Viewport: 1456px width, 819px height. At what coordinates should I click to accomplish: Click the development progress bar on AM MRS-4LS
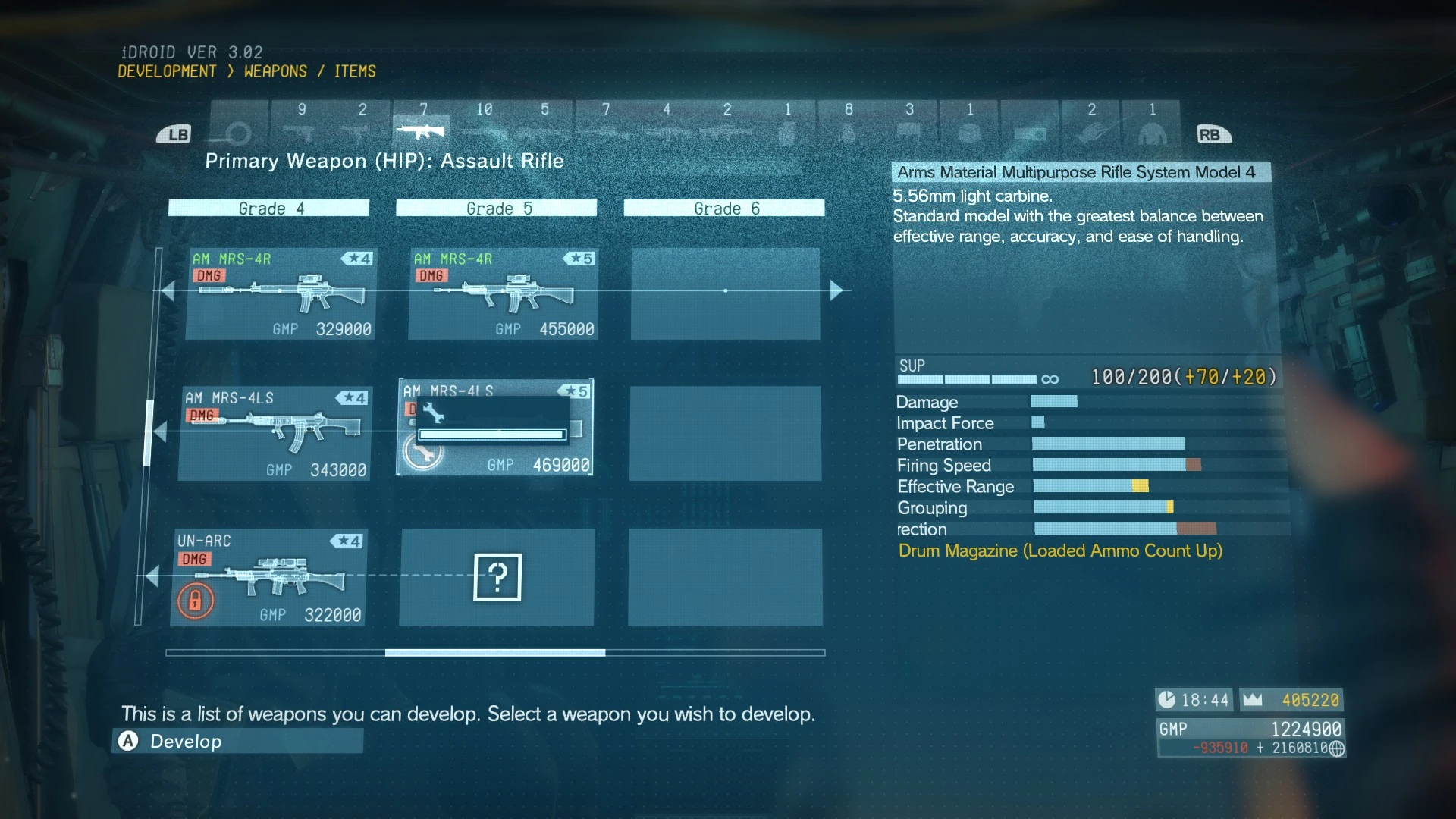tap(490, 435)
